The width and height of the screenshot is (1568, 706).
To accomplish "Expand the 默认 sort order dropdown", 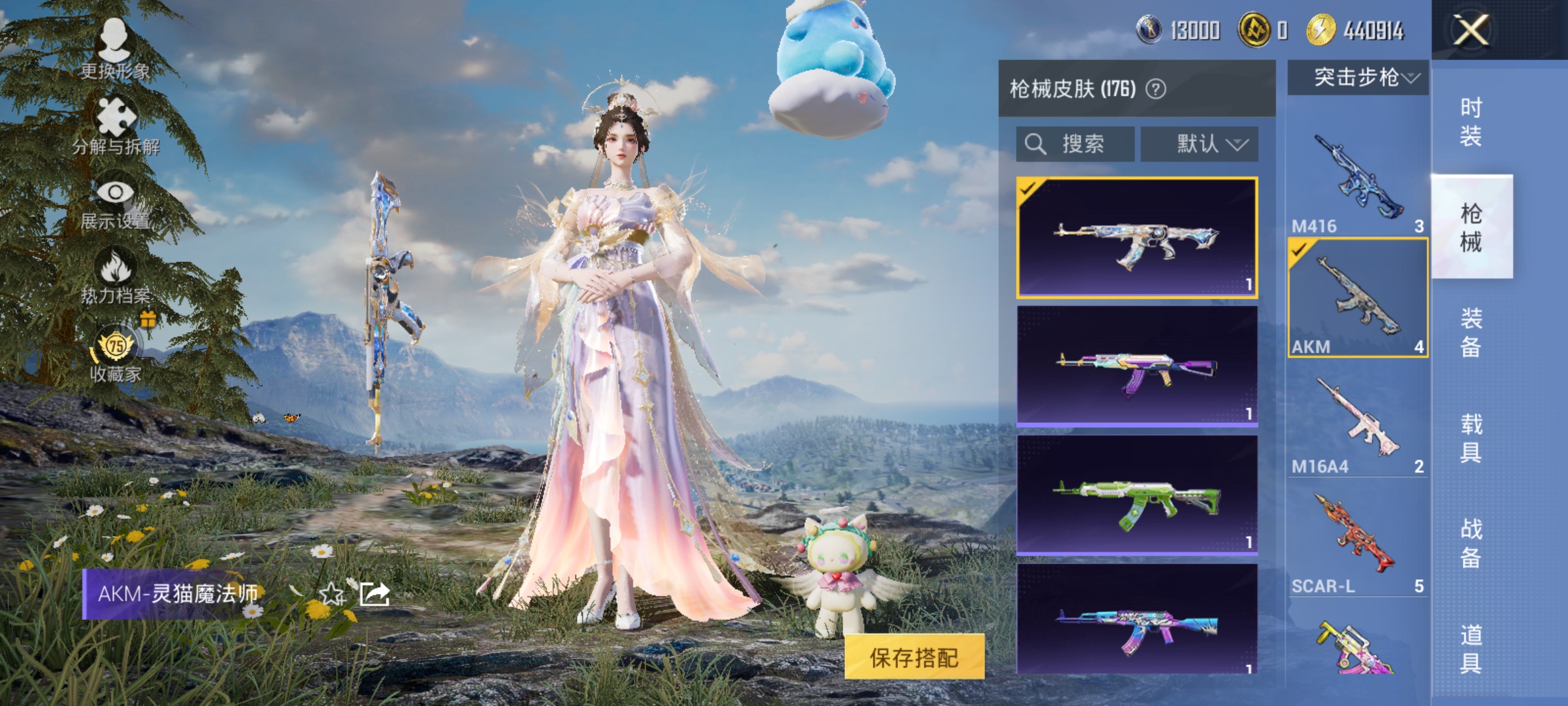I will point(1201,144).
